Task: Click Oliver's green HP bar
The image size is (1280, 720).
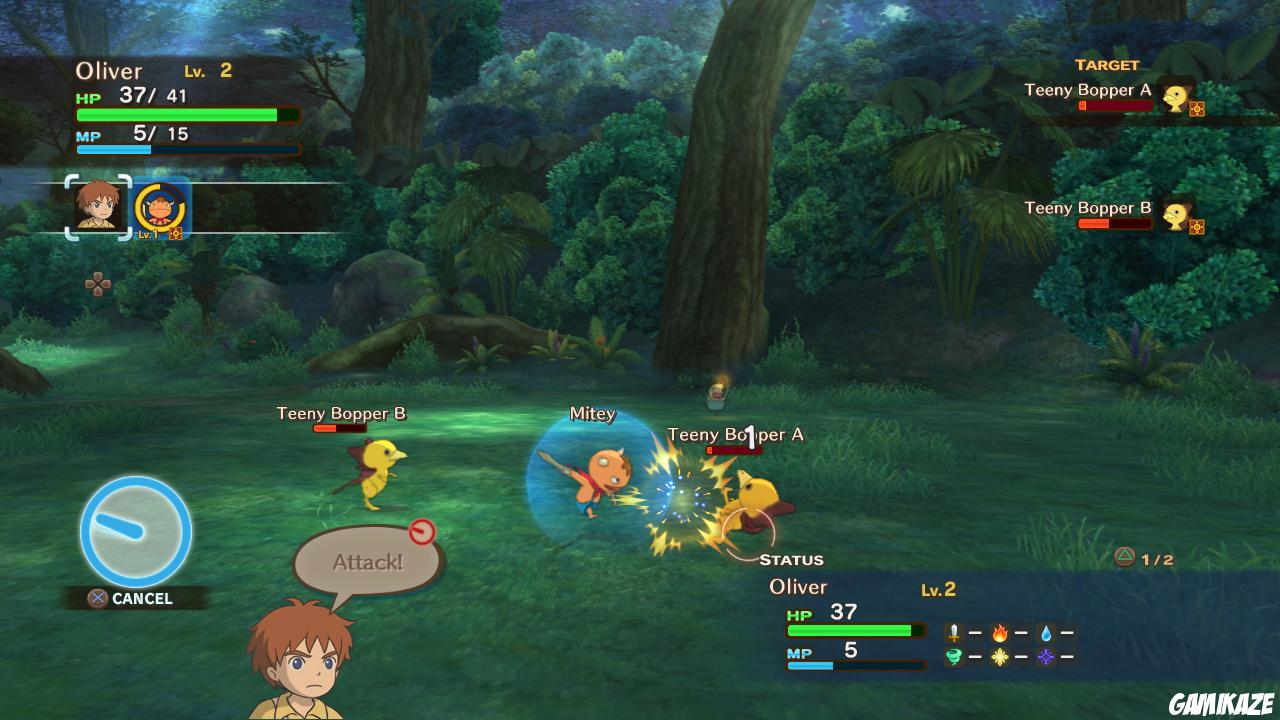Action: [x=176, y=114]
